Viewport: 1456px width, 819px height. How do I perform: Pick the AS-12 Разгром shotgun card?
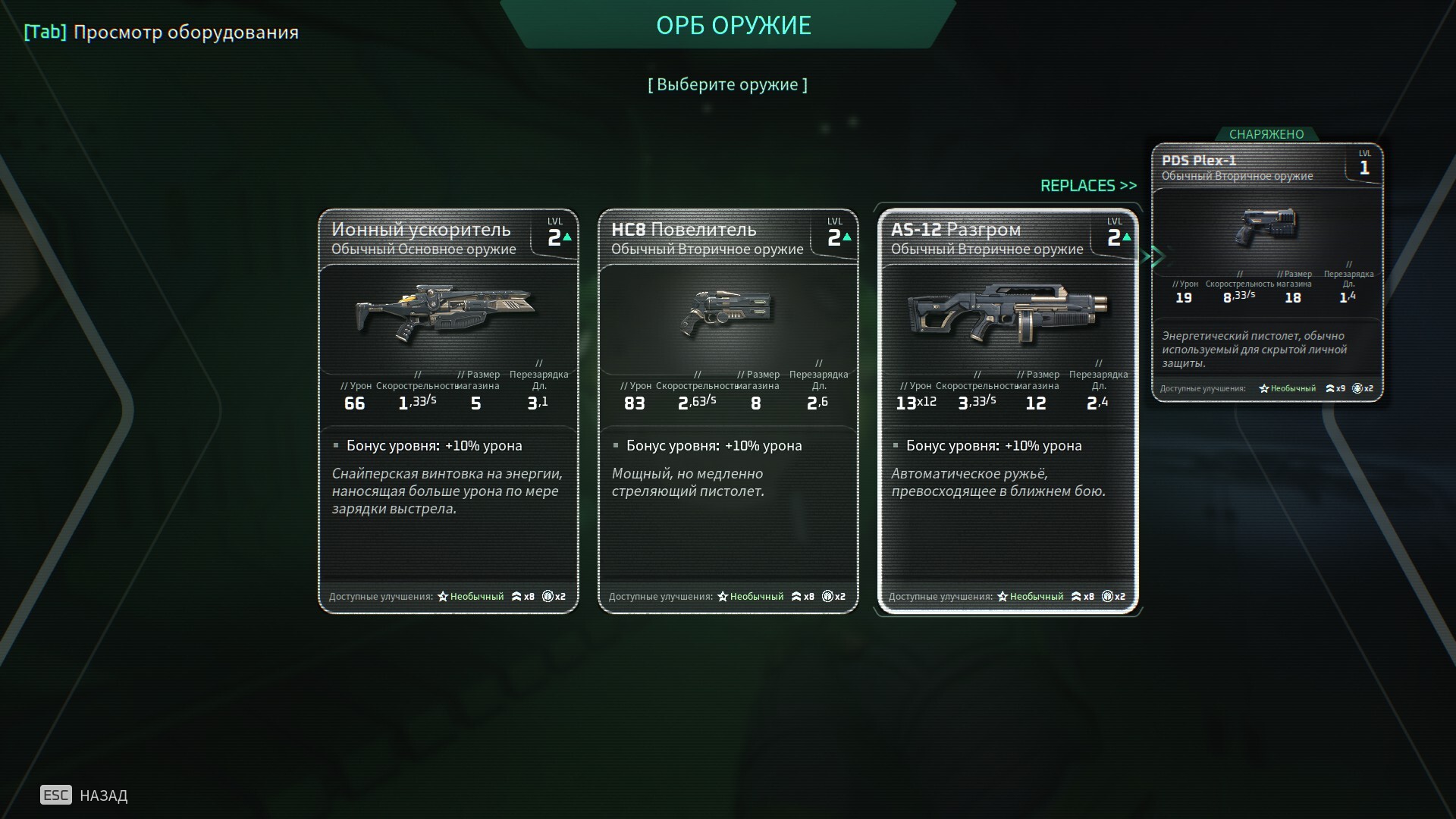[1008, 410]
